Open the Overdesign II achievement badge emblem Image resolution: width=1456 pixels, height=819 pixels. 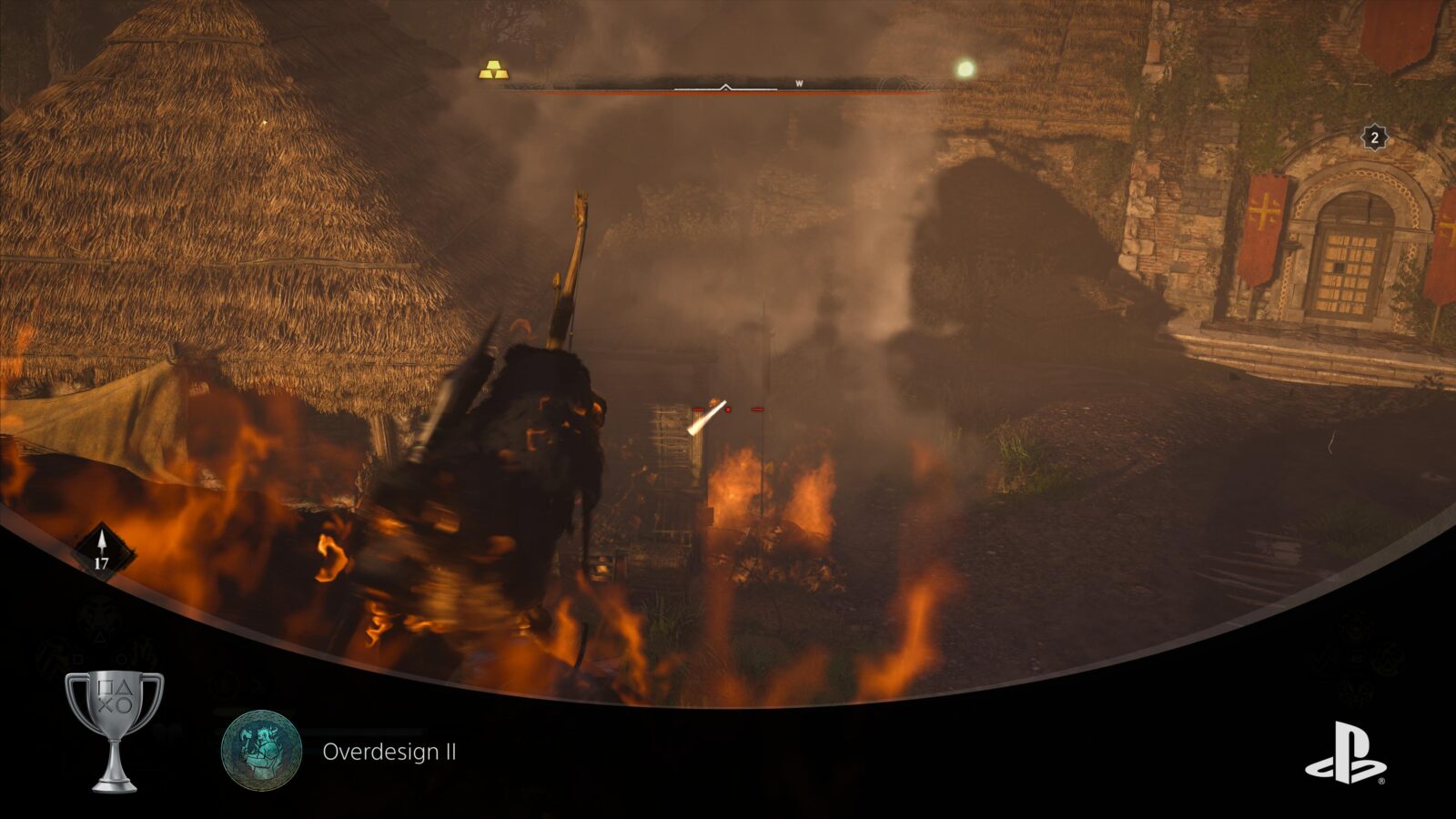(263, 748)
